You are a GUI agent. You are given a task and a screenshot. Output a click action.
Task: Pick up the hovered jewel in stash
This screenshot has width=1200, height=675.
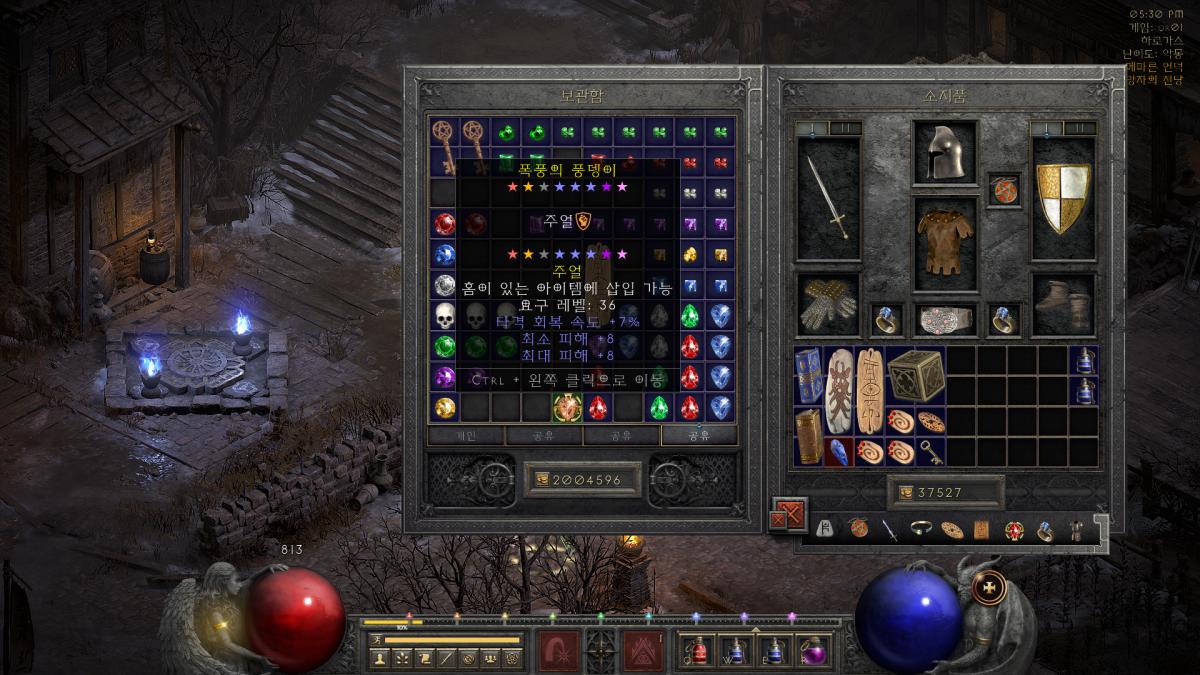point(568,407)
